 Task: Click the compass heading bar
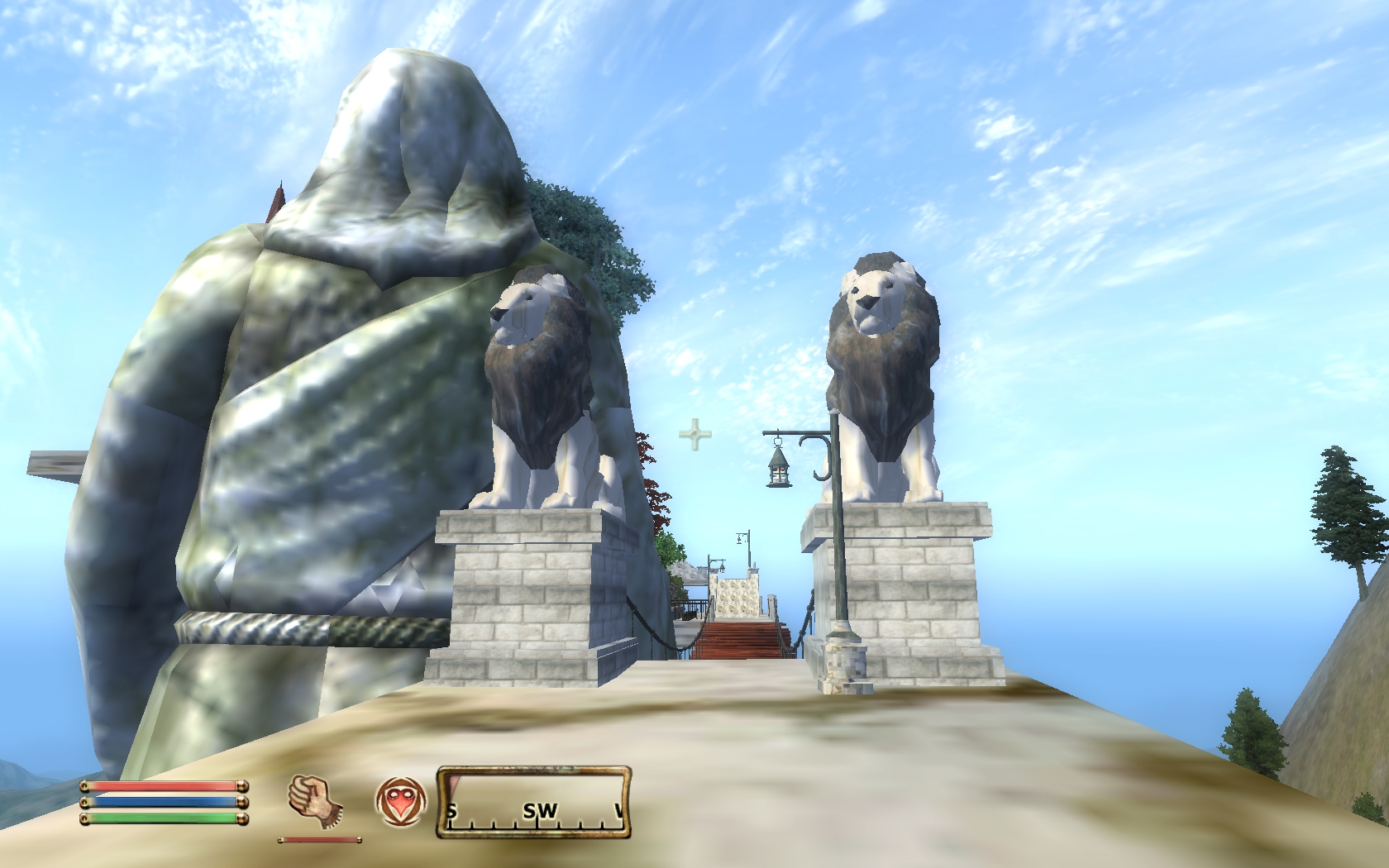[x=534, y=802]
